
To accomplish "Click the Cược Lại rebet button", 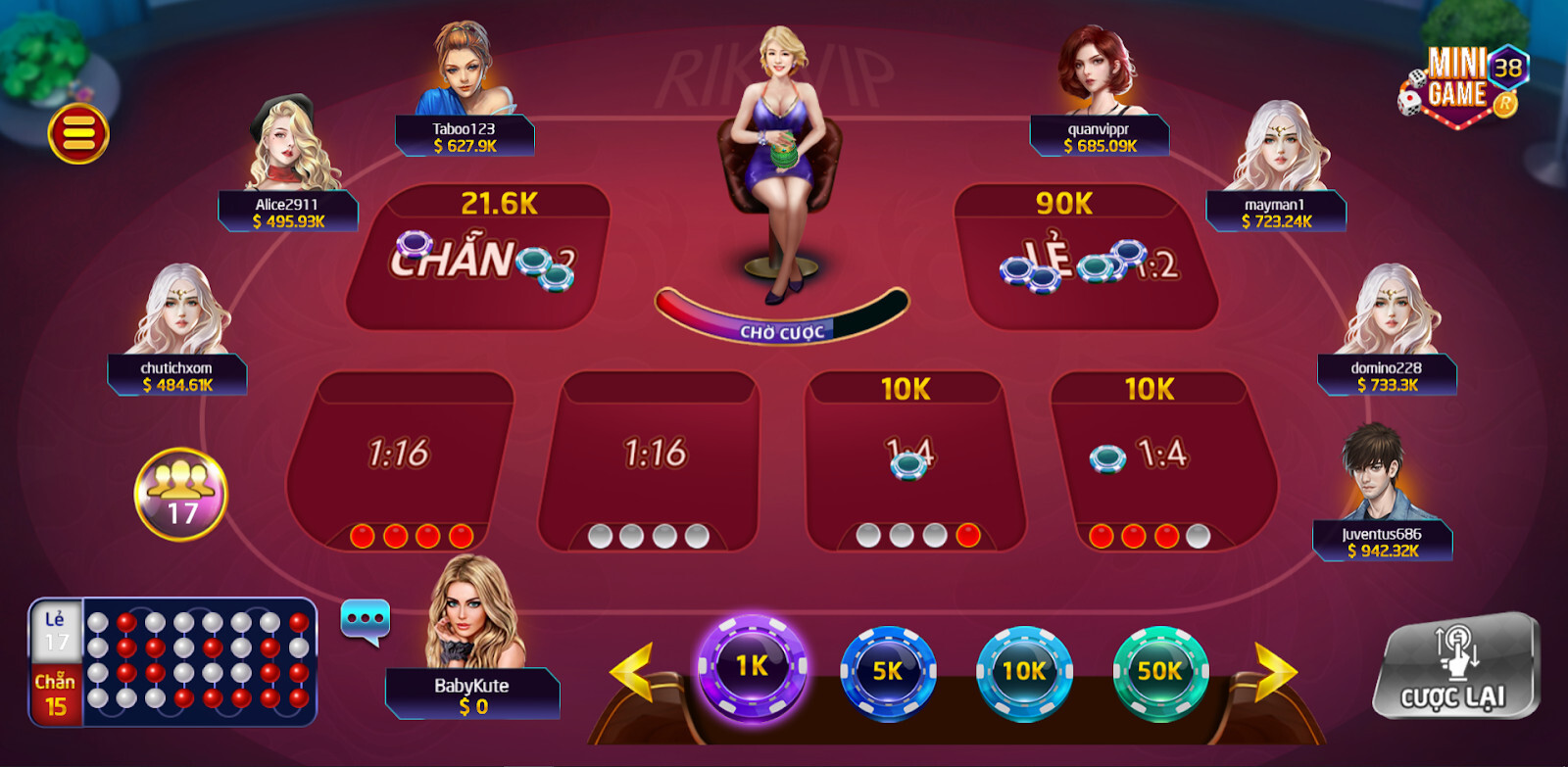I will [1454, 666].
